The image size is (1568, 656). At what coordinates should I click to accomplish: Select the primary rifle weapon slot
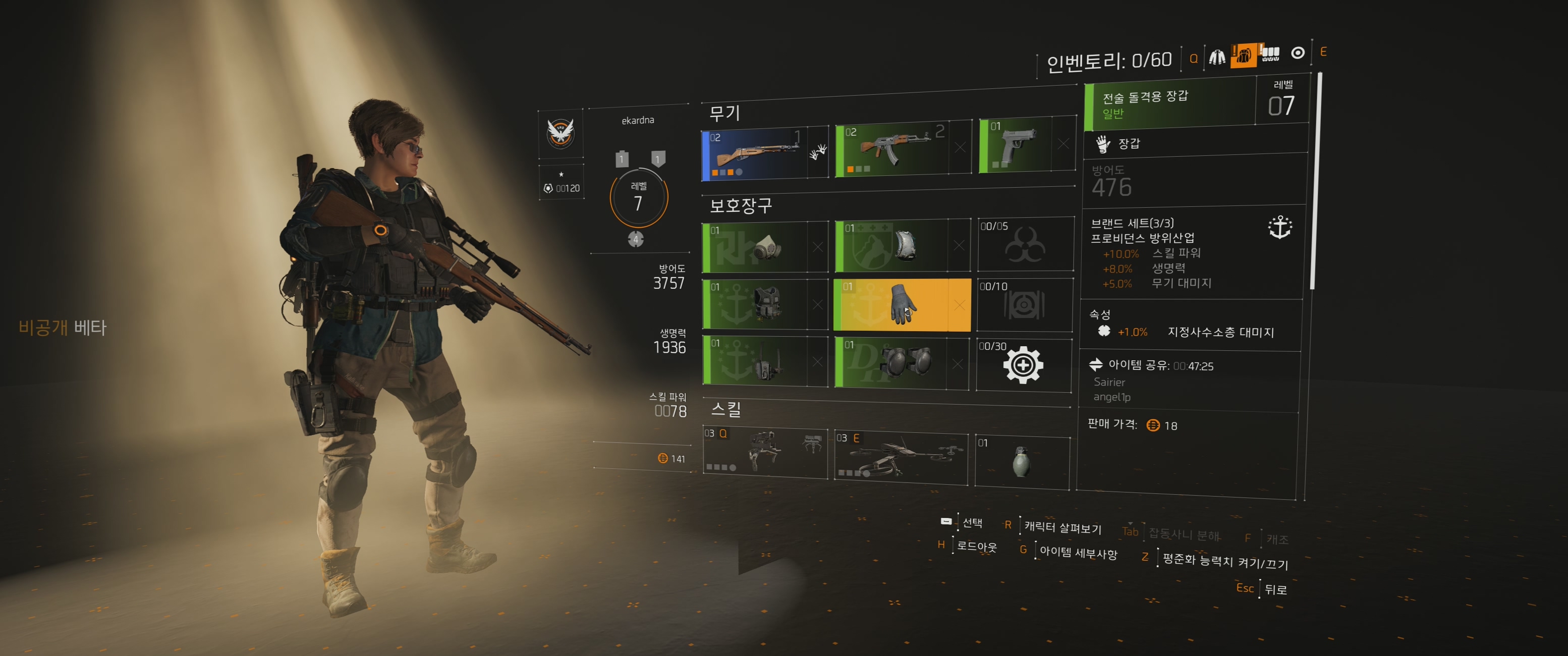point(755,155)
